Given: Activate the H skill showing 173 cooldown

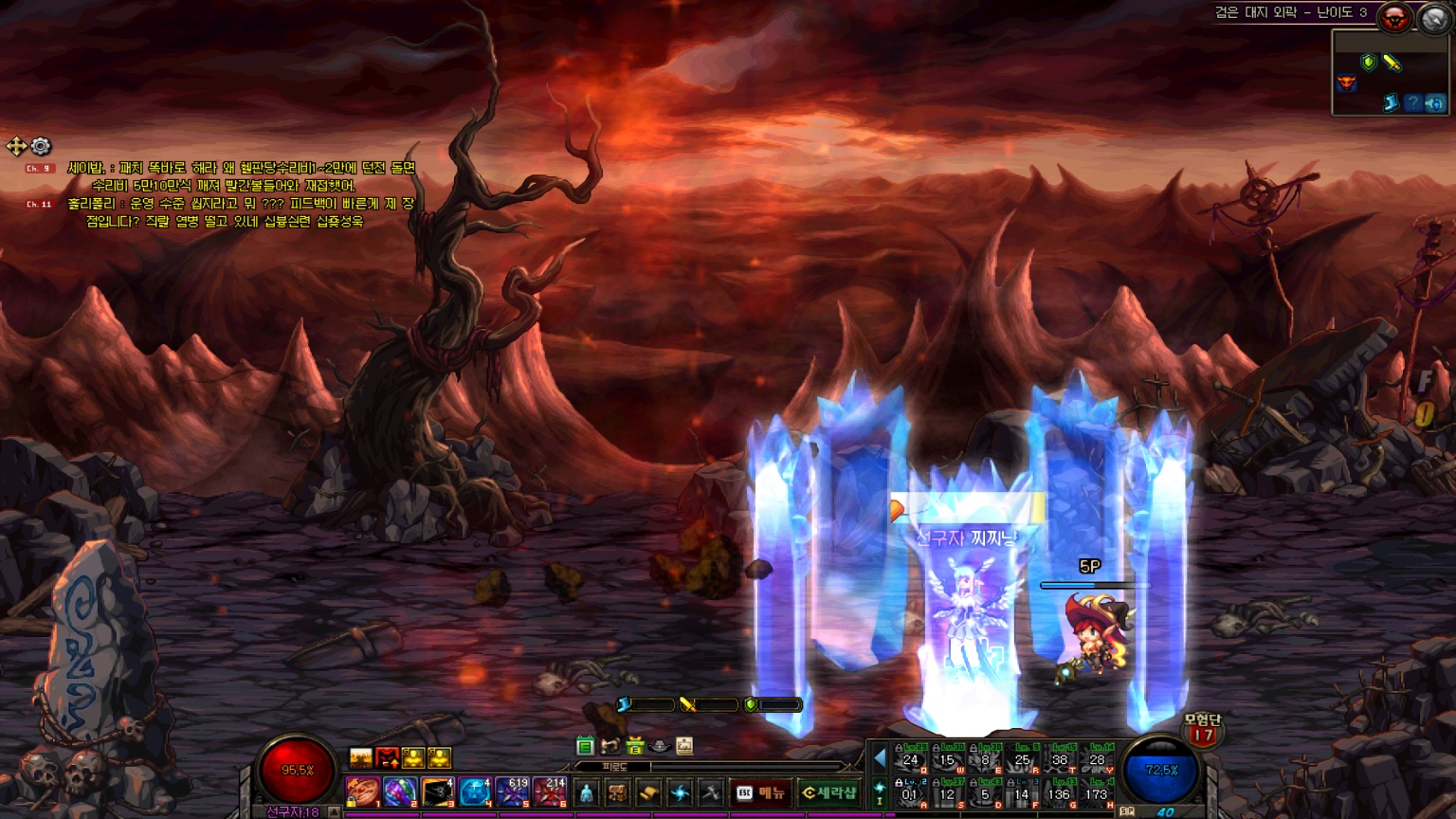Looking at the screenshot, I should [1097, 794].
